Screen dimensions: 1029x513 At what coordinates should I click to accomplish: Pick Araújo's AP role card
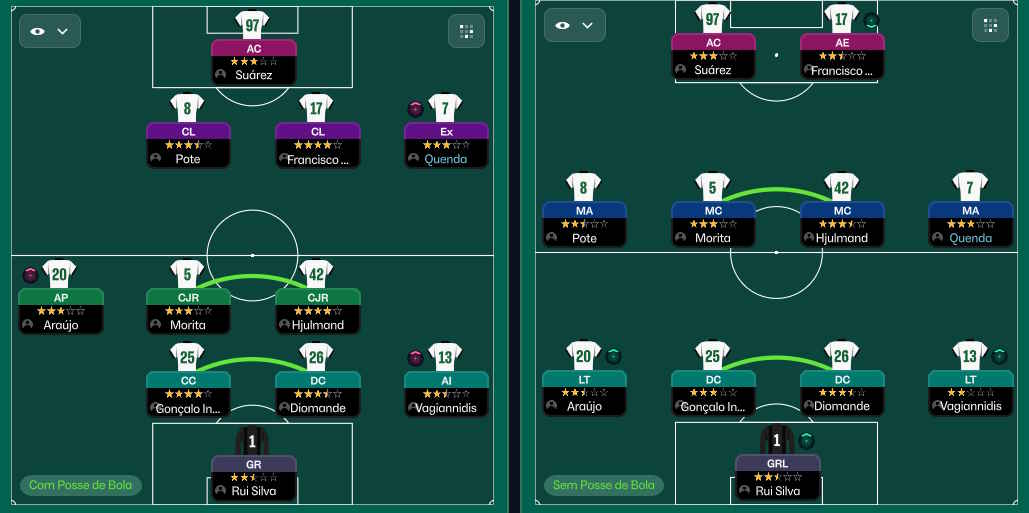point(60,311)
